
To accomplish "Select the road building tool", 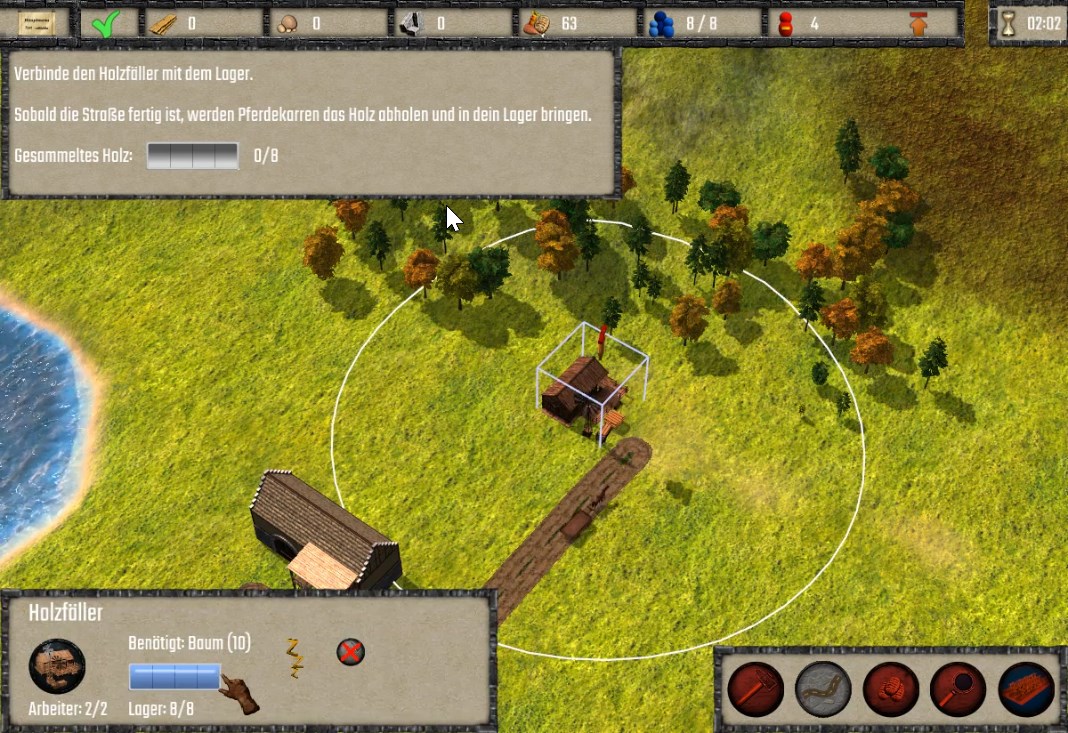I will (x=823, y=690).
